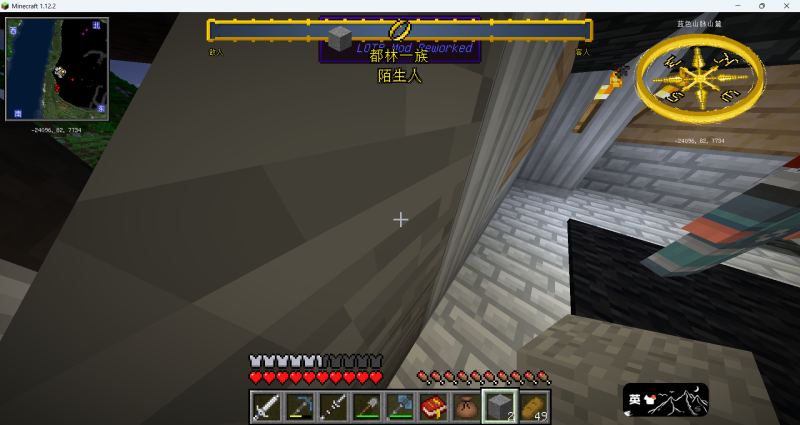Select the bread hotbar slot

point(531,406)
